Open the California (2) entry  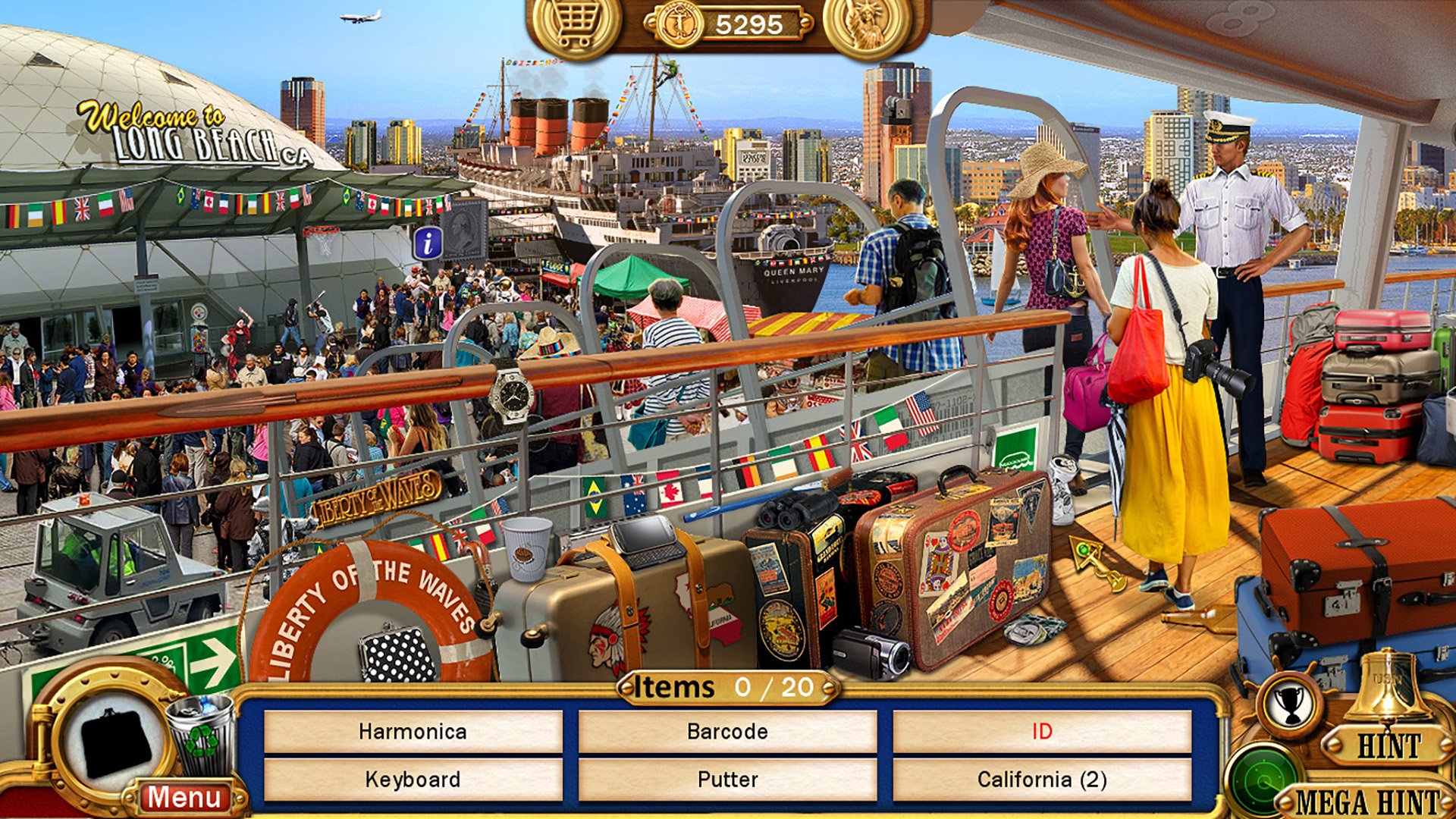1043,778
